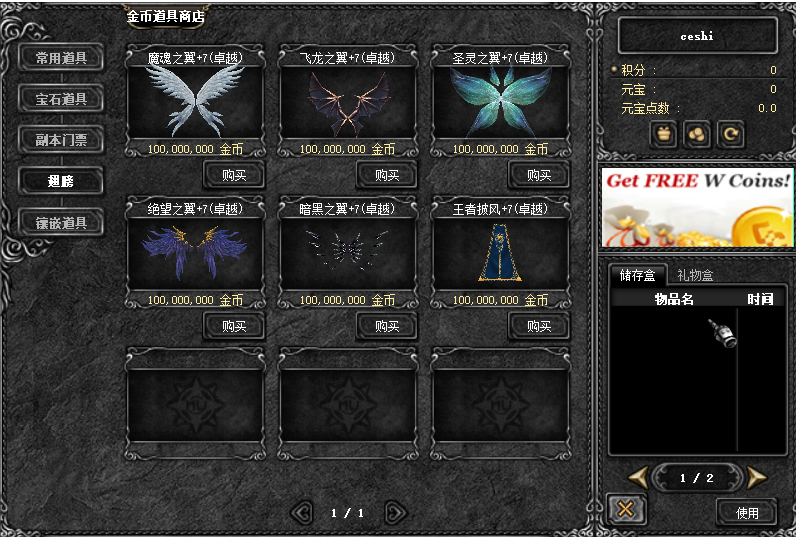Open the coins icon button
796x537 pixels.
(697, 134)
